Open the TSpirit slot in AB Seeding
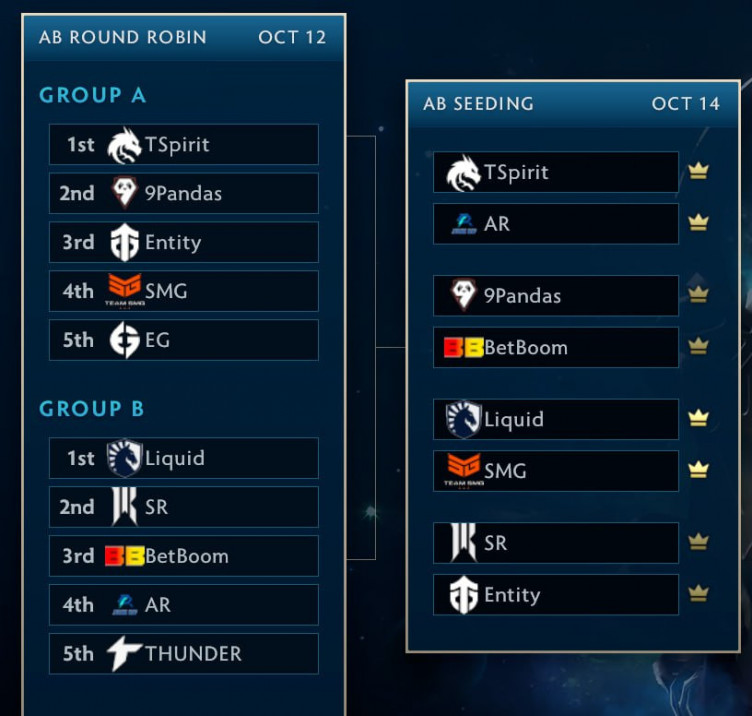752x716 pixels. 556,172
